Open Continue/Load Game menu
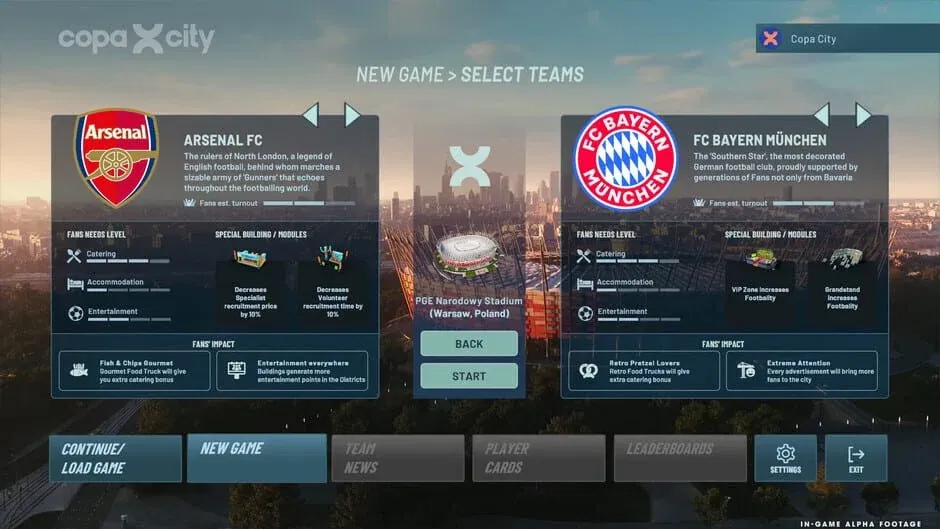 point(116,458)
